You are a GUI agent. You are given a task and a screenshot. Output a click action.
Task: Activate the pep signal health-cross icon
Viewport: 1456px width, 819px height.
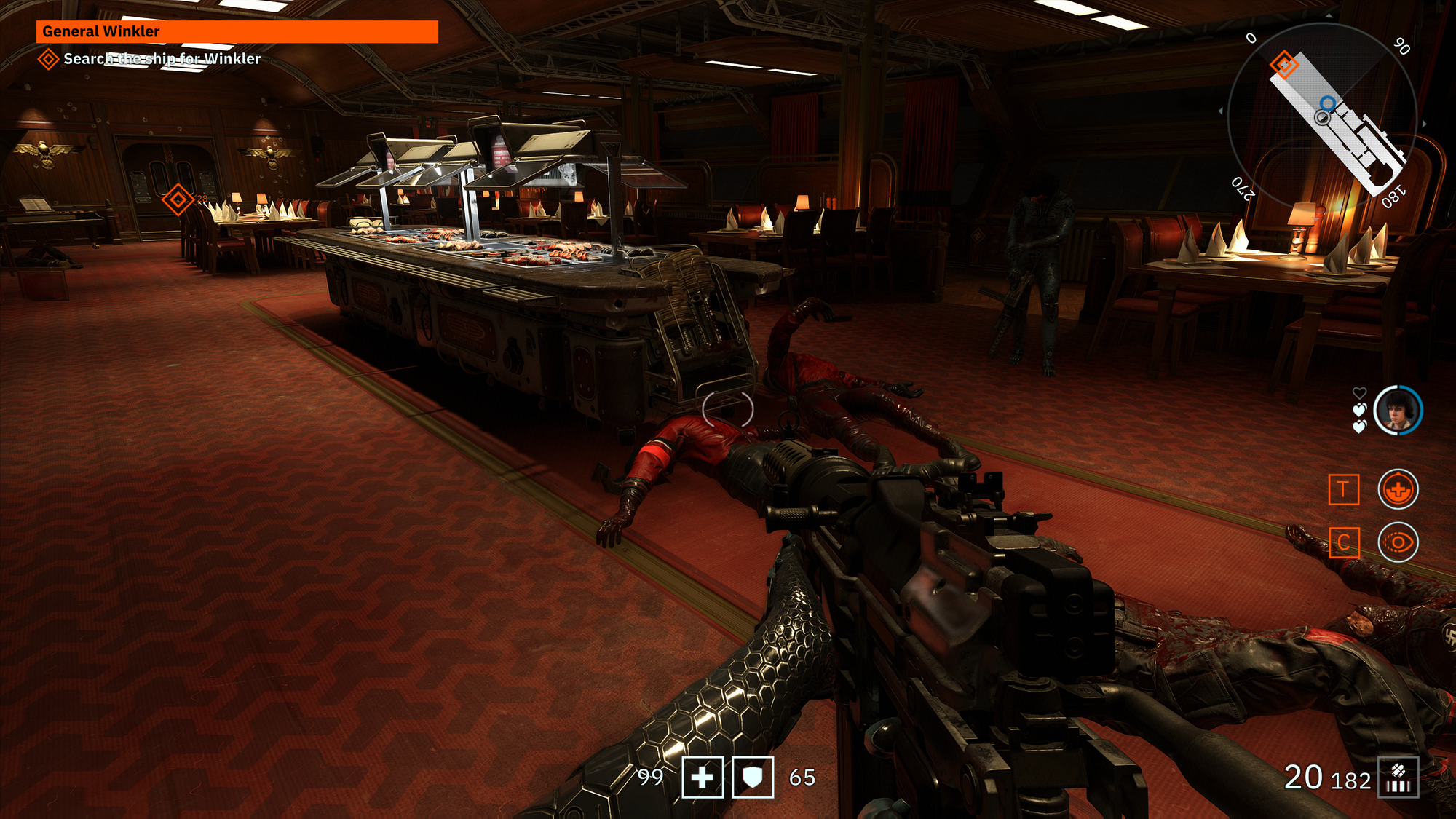[x=1398, y=489]
